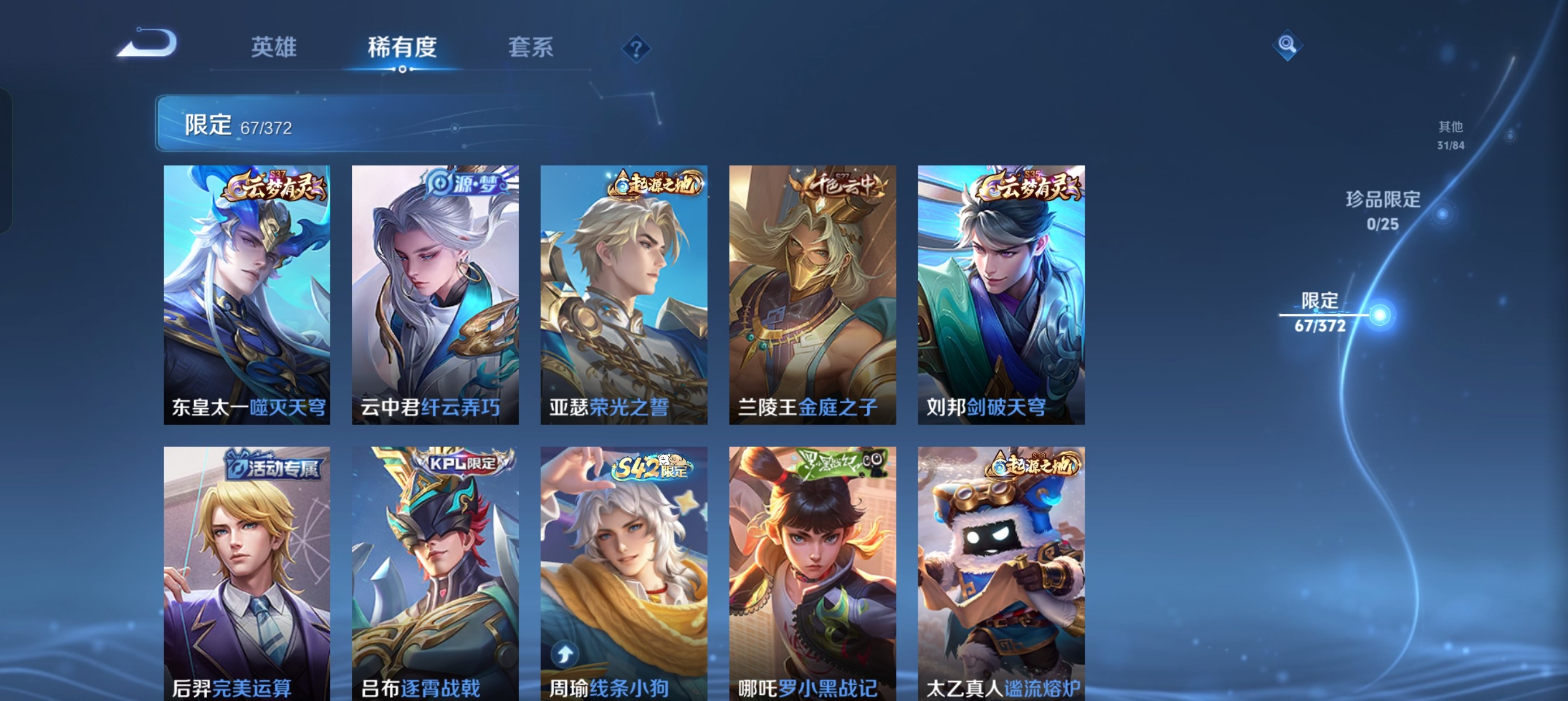Switch to the 套系 tab
1568x701 pixels.
click(532, 47)
